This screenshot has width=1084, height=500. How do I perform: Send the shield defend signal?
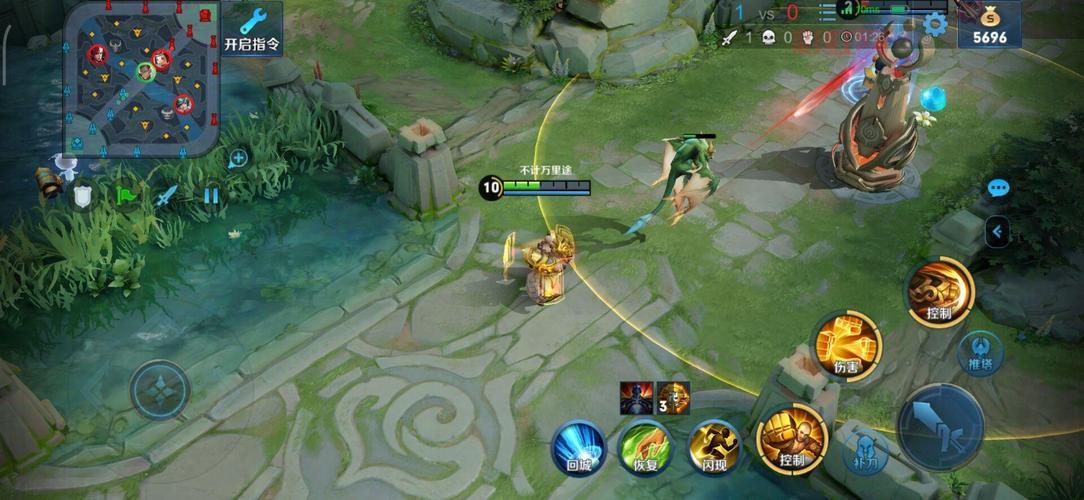click(83, 197)
